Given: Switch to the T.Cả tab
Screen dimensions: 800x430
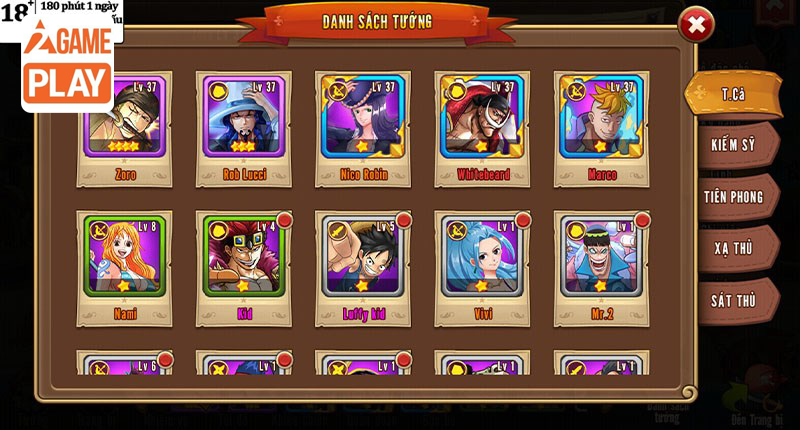Looking at the screenshot, I should pos(733,94).
